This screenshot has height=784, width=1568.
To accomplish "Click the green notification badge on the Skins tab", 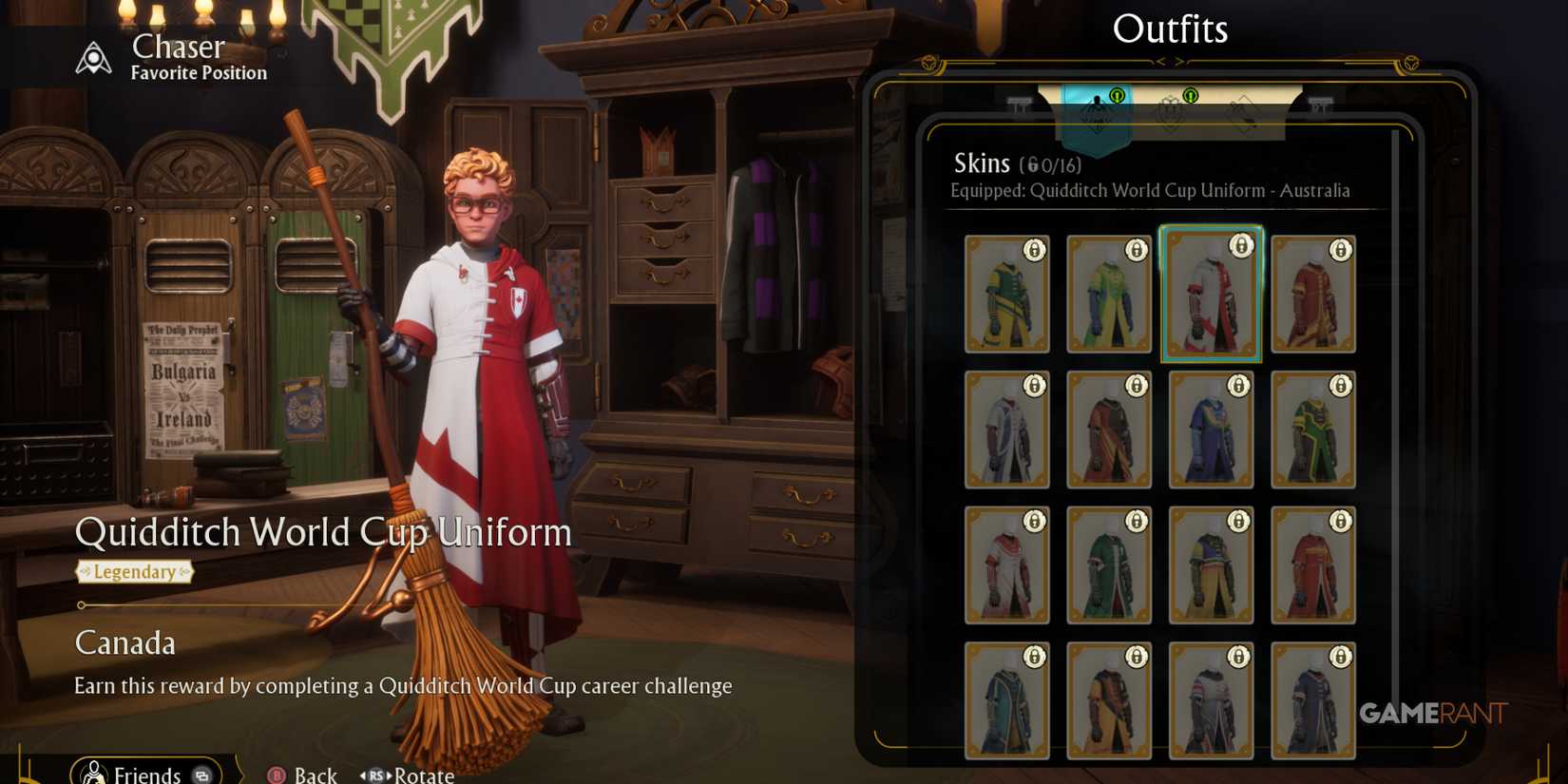I will [1118, 96].
